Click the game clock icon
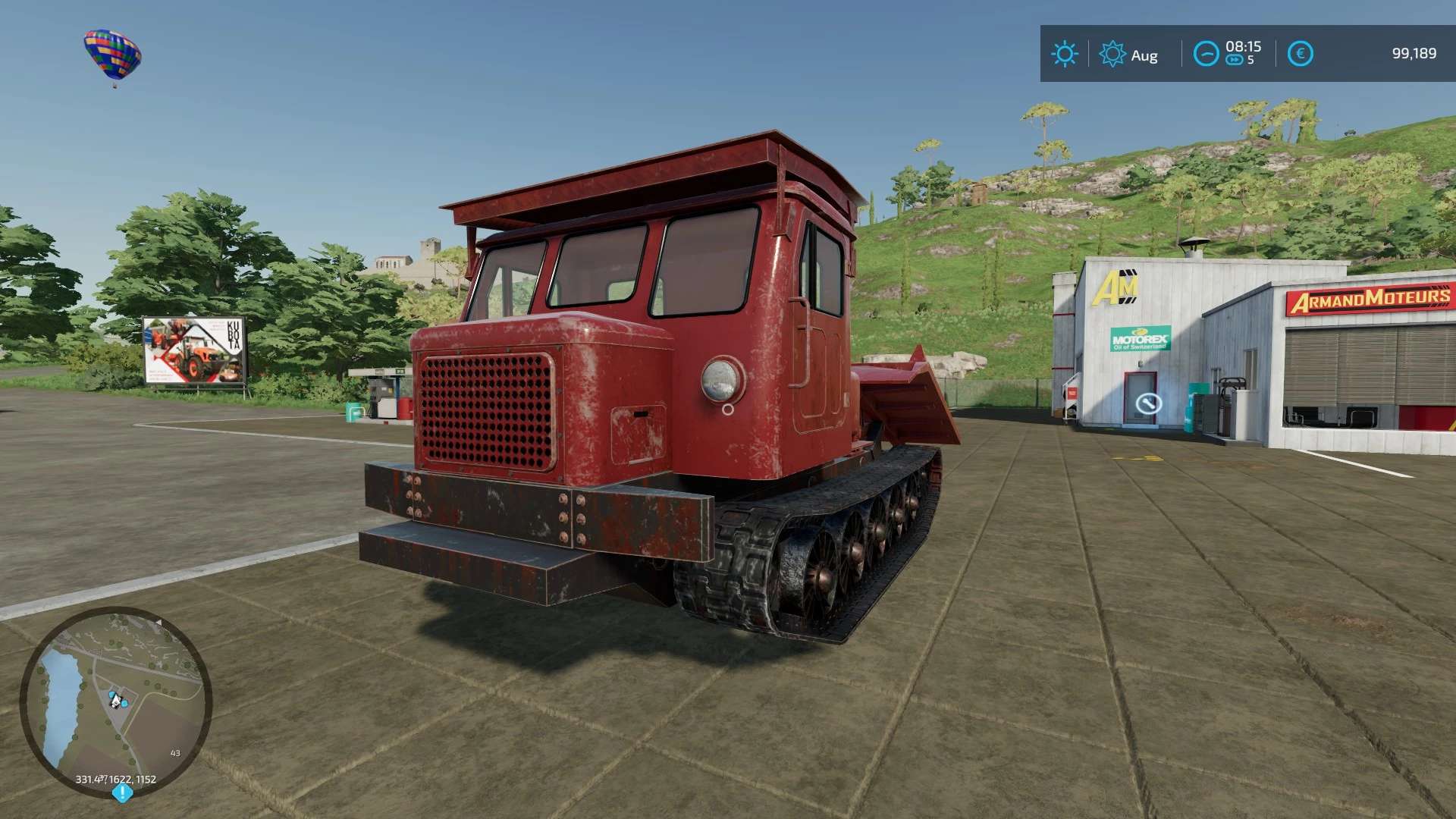Viewport: 1456px width, 819px height. pos(1205,54)
